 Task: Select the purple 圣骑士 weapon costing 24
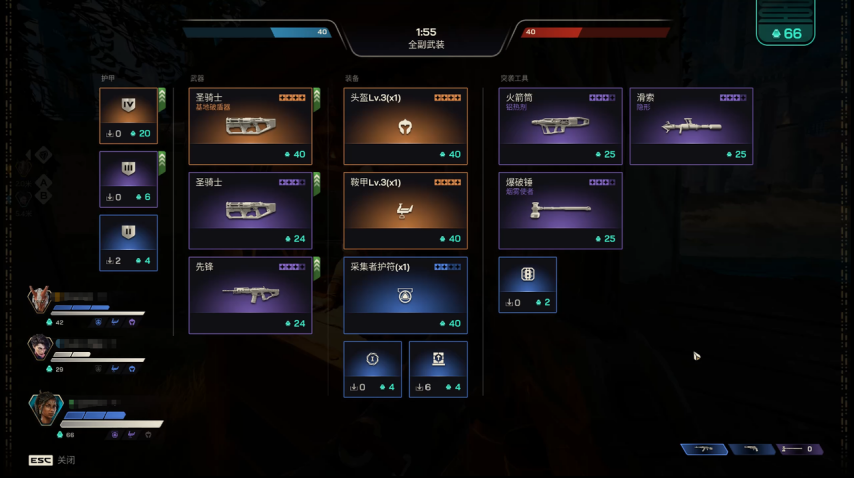250,210
